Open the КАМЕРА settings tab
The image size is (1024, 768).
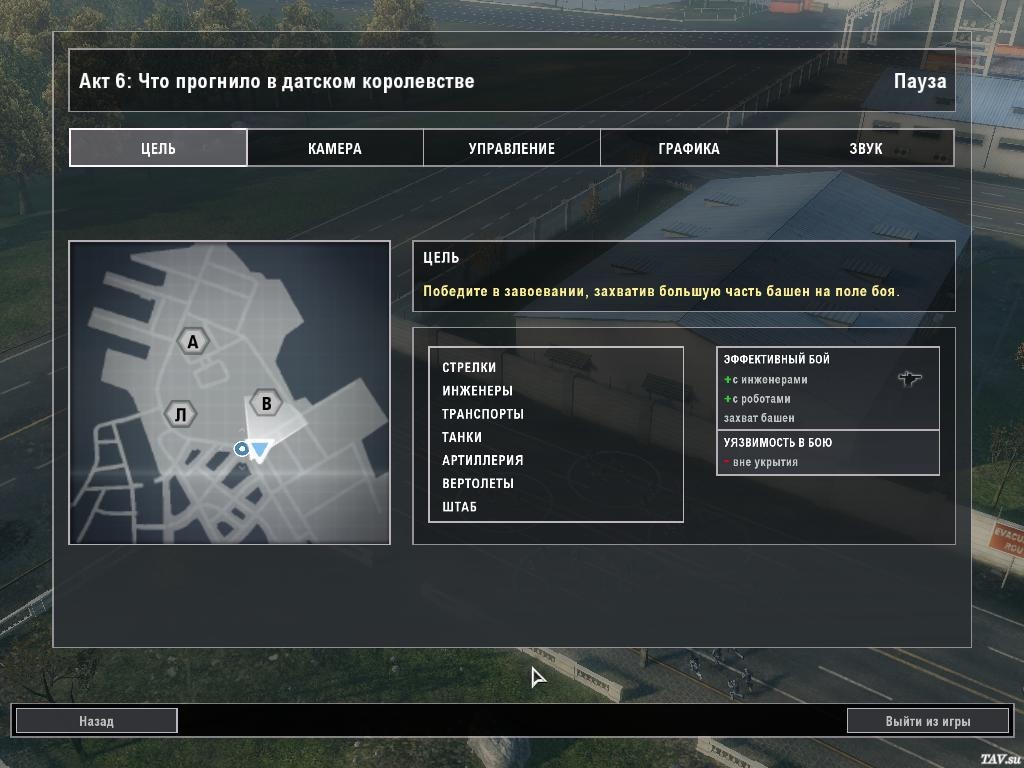click(x=335, y=148)
